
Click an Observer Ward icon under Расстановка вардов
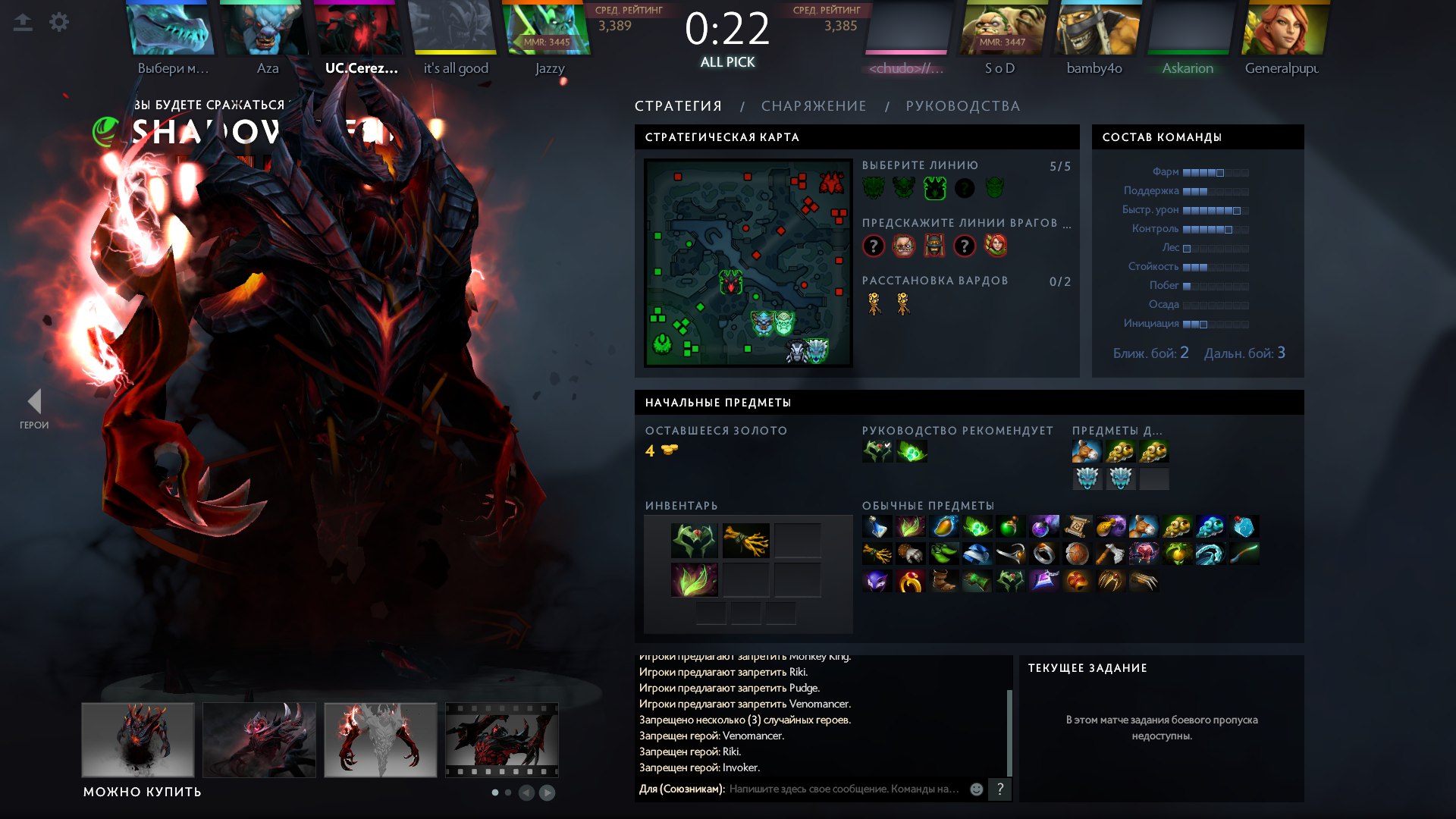[875, 303]
